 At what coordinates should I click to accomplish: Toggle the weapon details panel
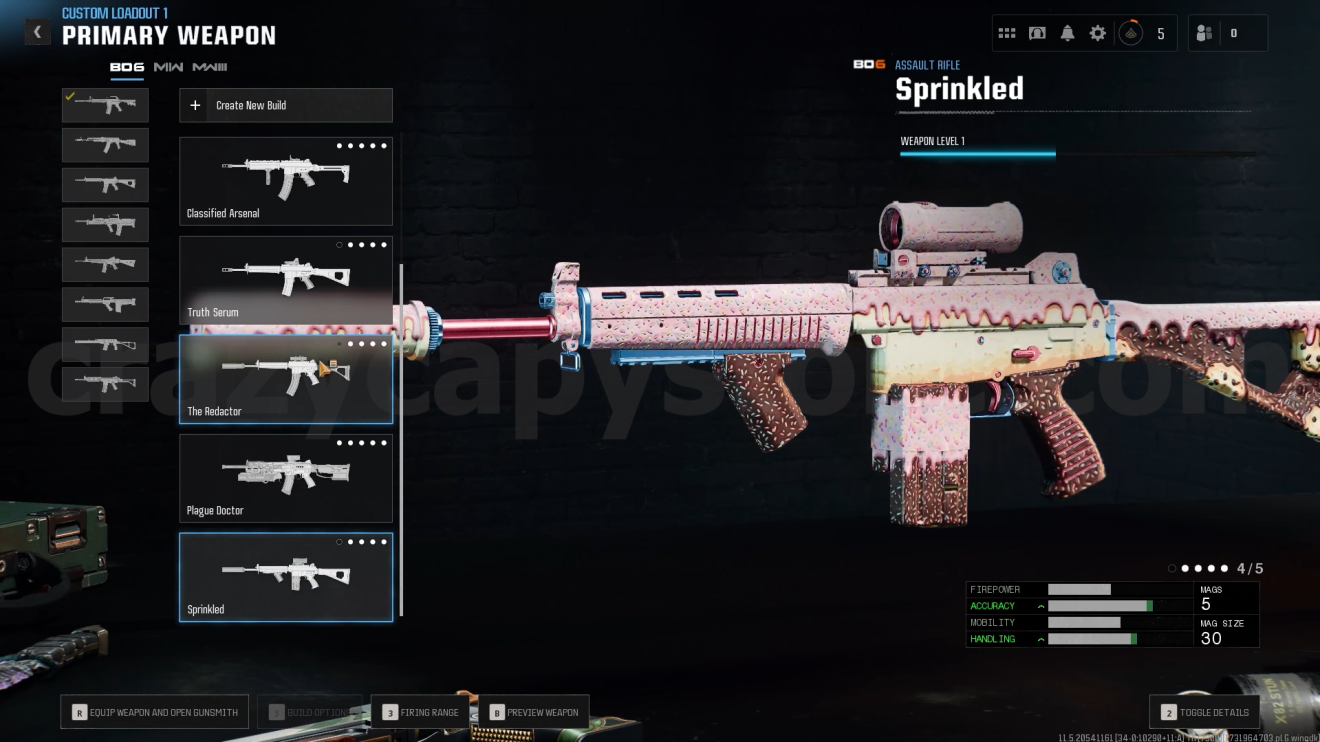1205,712
